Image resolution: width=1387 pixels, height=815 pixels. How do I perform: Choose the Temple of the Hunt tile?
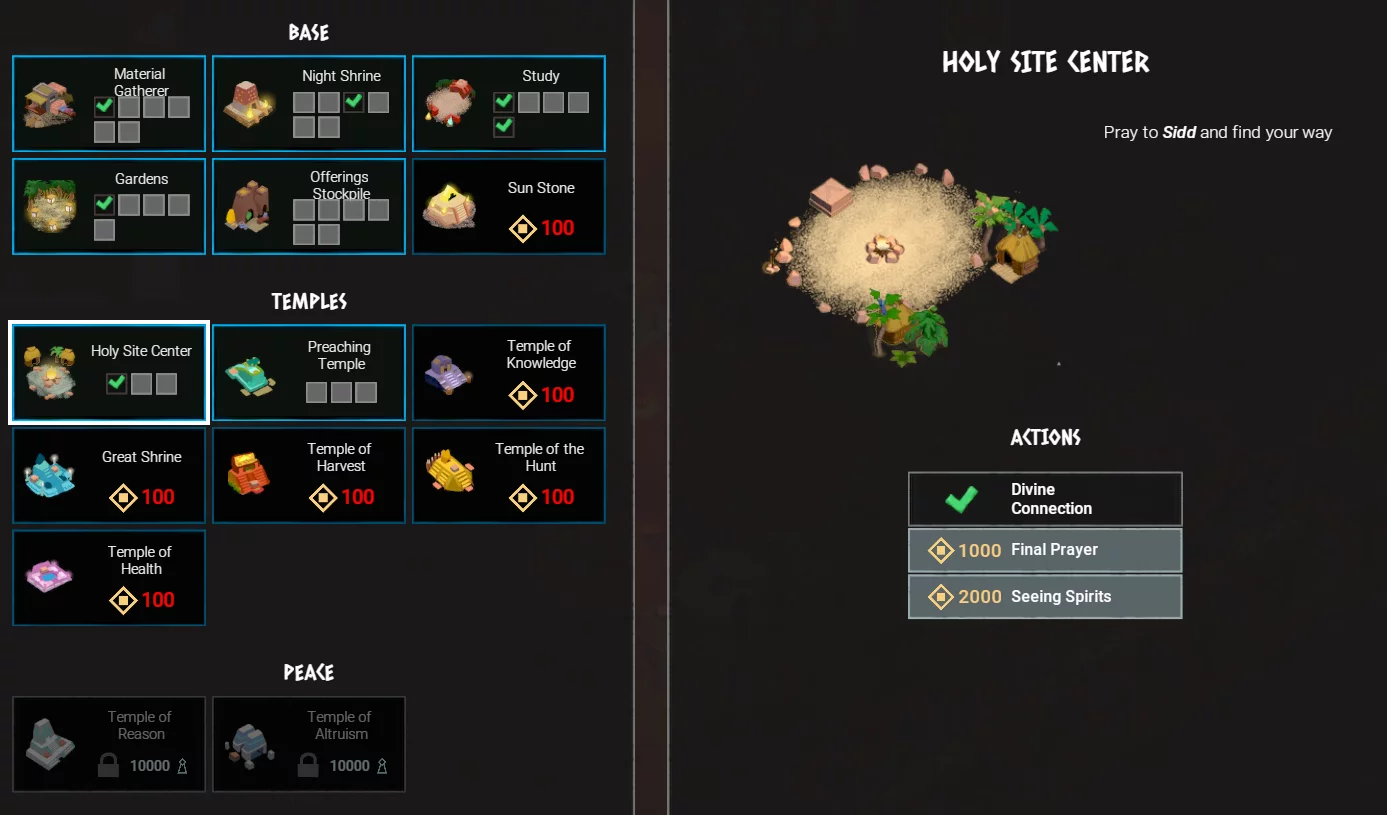[x=509, y=476]
